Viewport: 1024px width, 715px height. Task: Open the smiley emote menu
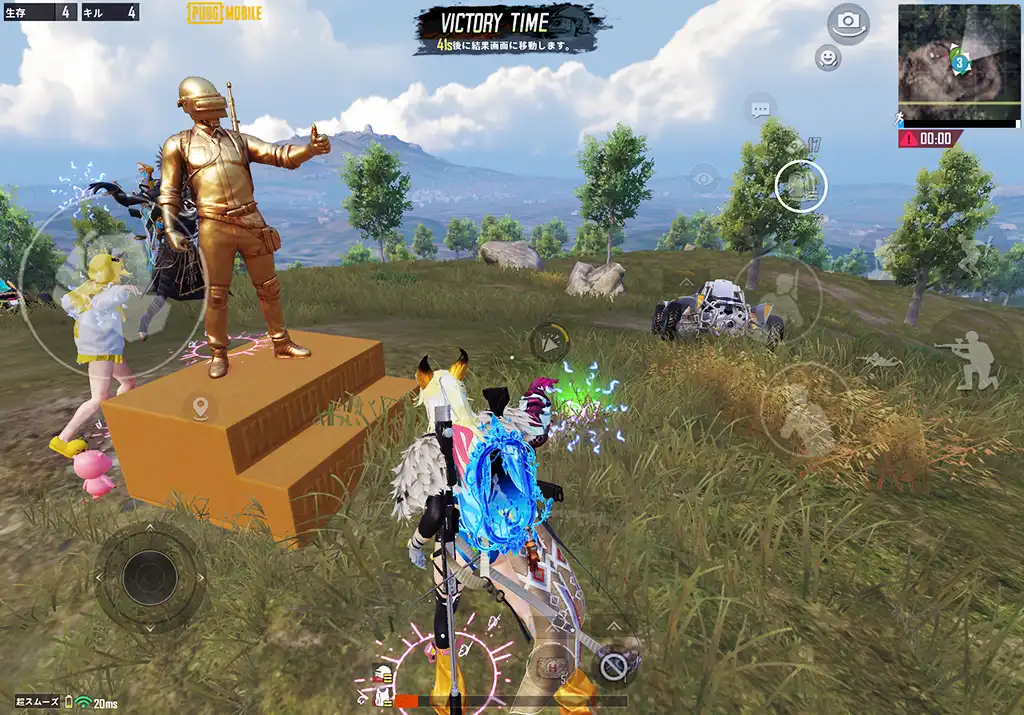pyautogui.click(x=827, y=58)
